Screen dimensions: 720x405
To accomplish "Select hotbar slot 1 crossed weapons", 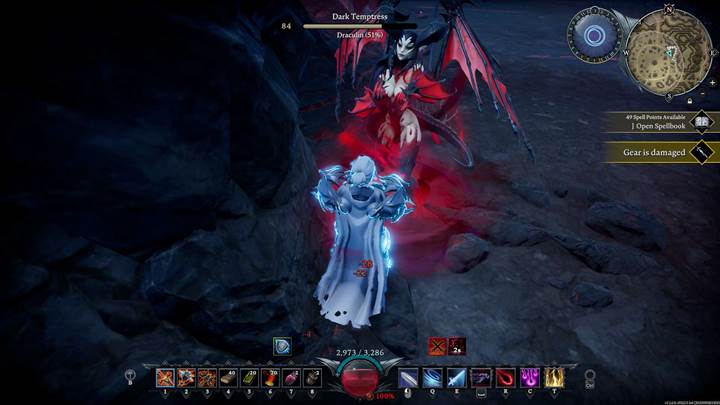I will [165, 378].
